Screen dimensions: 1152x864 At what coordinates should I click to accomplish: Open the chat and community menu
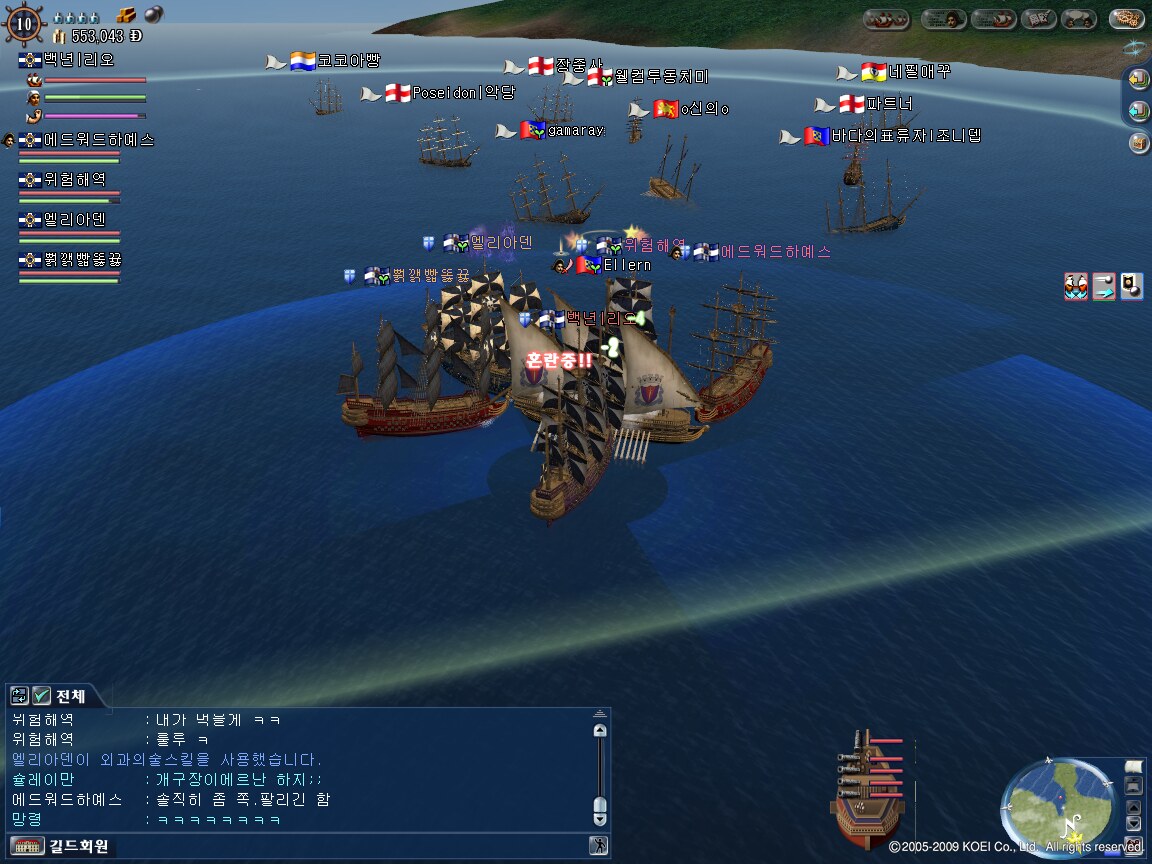pos(1079,18)
